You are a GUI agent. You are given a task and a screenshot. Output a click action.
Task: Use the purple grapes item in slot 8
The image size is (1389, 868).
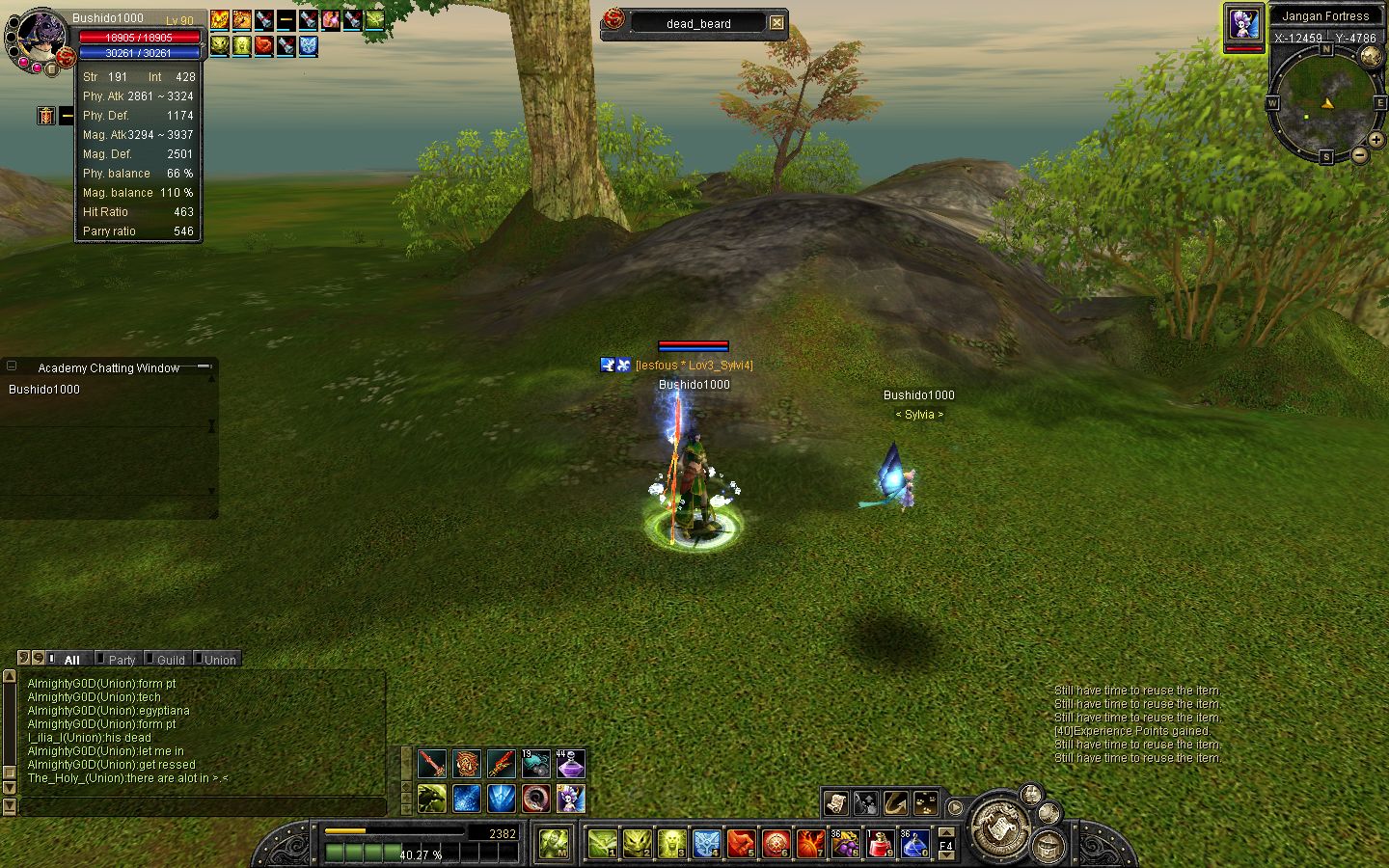[x=846, y=845]
